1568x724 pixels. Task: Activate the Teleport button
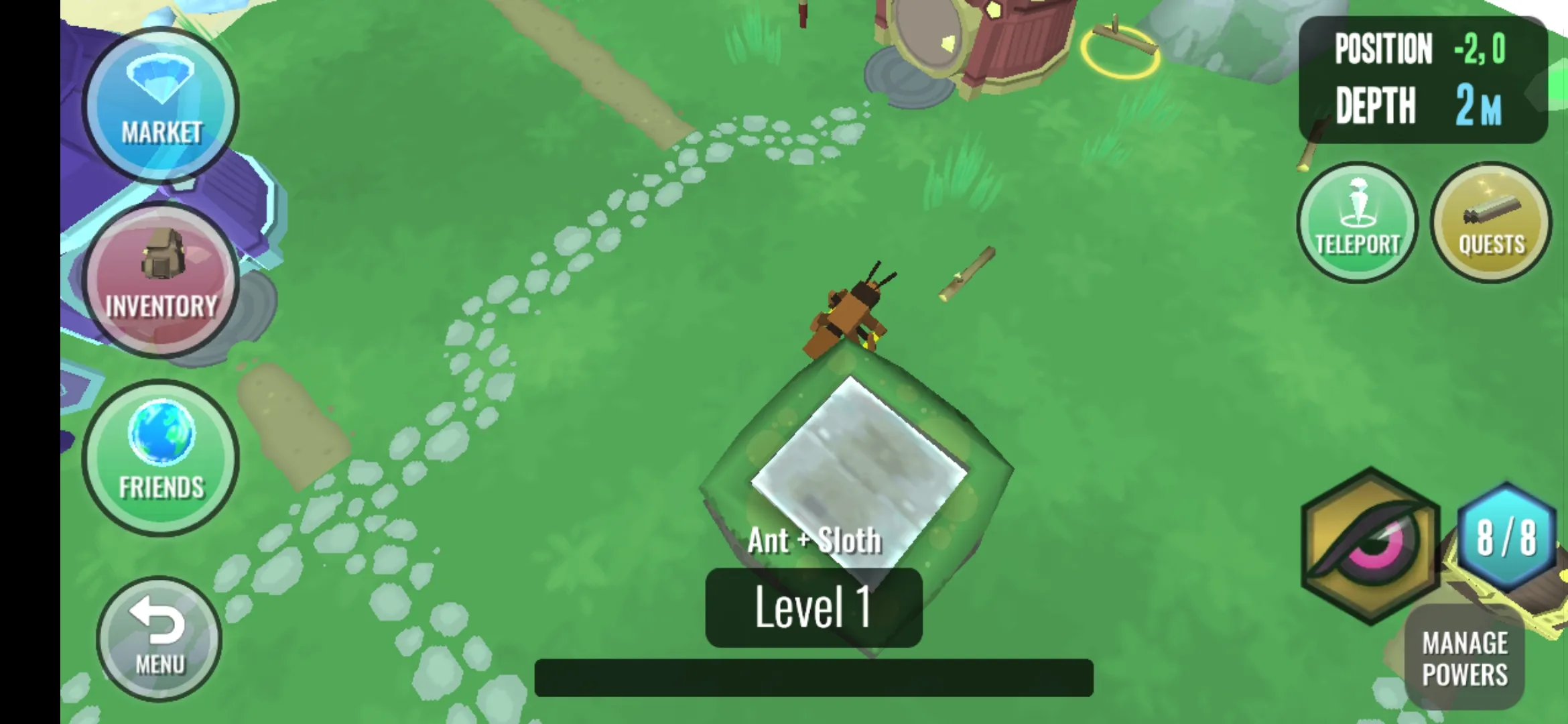click(1358, 223)
